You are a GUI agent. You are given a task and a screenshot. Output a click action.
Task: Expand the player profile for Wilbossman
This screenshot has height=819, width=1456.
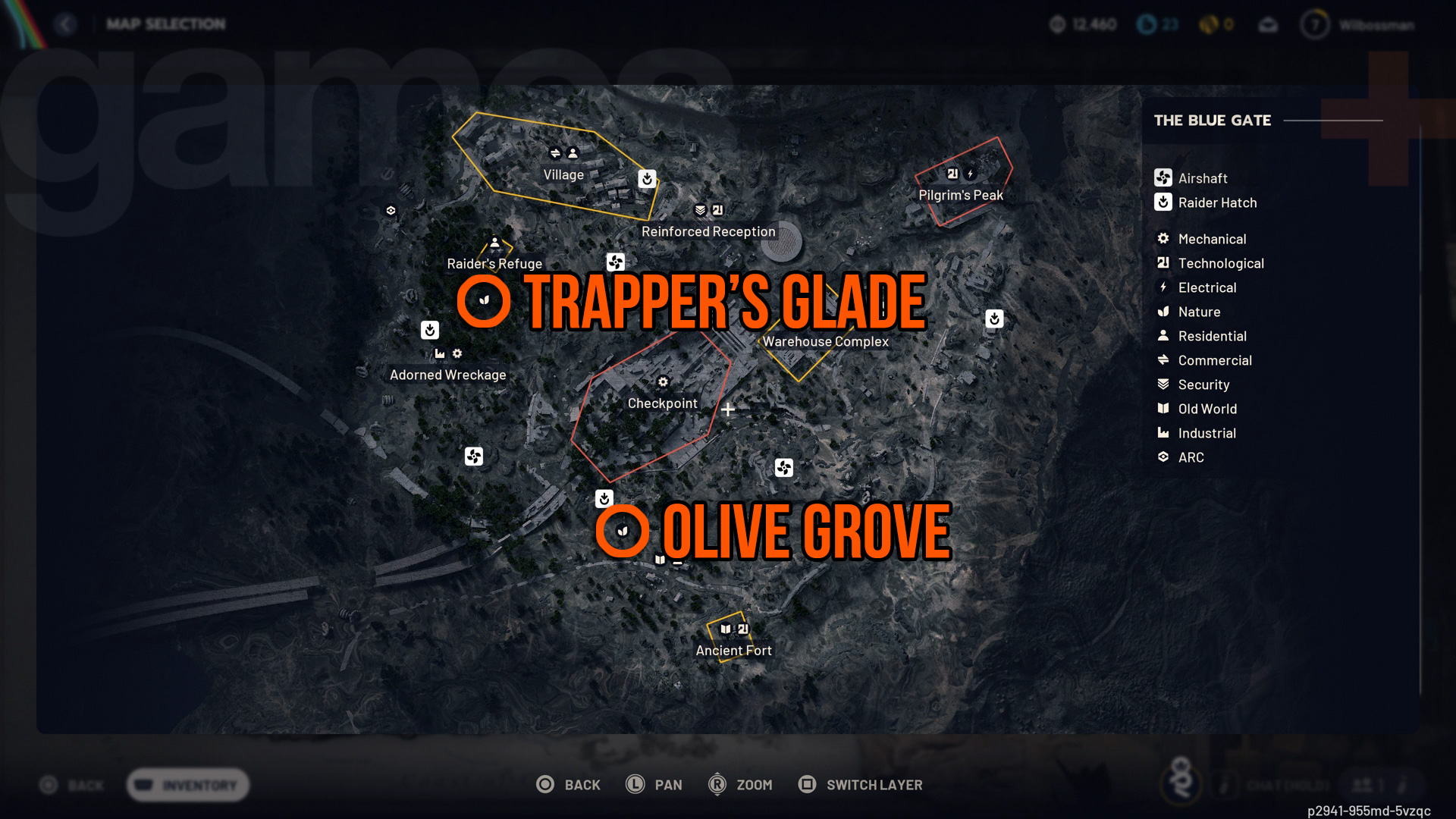(x=1357, y=24)
